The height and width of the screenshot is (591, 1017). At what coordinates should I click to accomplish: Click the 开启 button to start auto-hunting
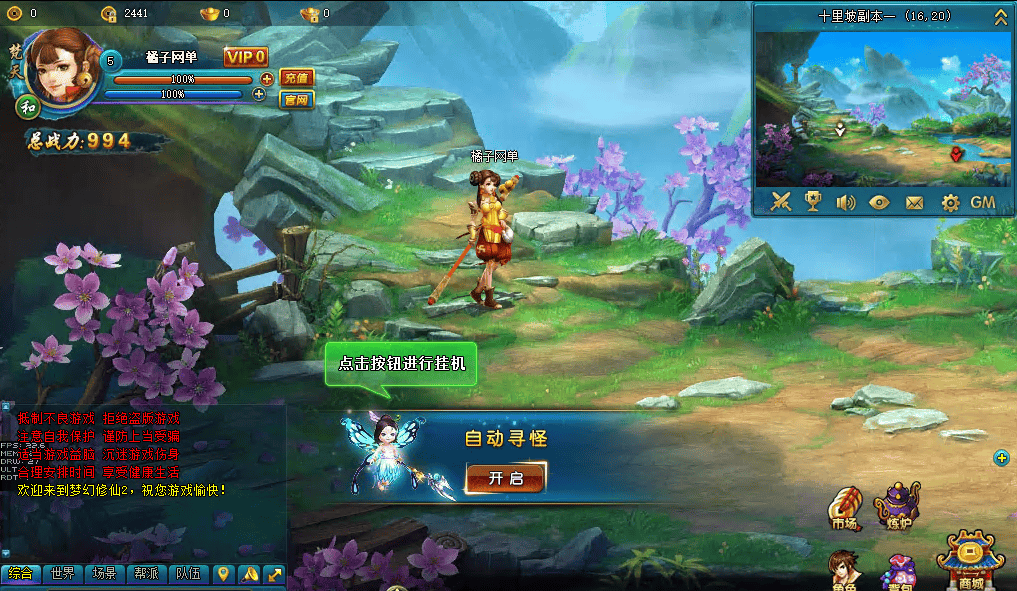pyautogui.click(x=505, y=478)
